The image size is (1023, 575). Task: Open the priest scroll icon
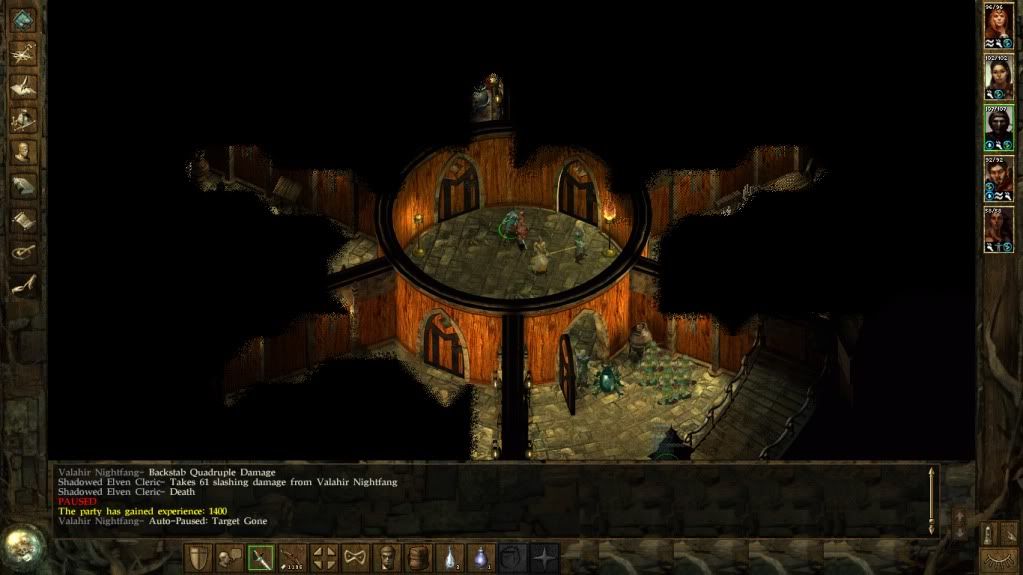(x=23, y=219)
